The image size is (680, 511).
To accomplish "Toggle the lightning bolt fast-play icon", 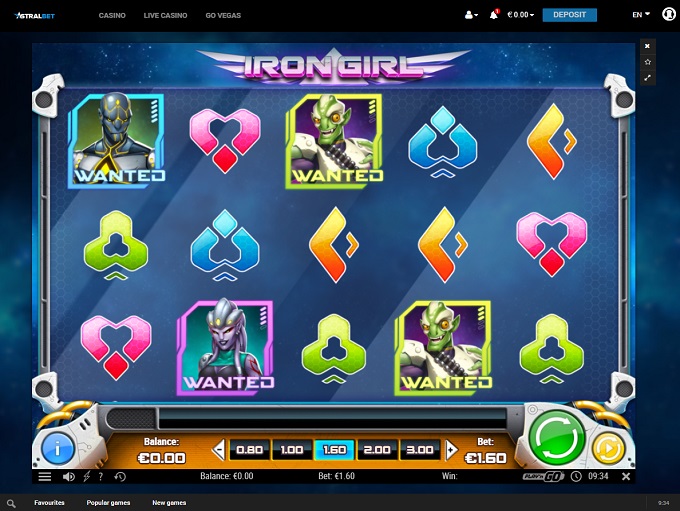I will pyautogui.click(x=86, y=477).
